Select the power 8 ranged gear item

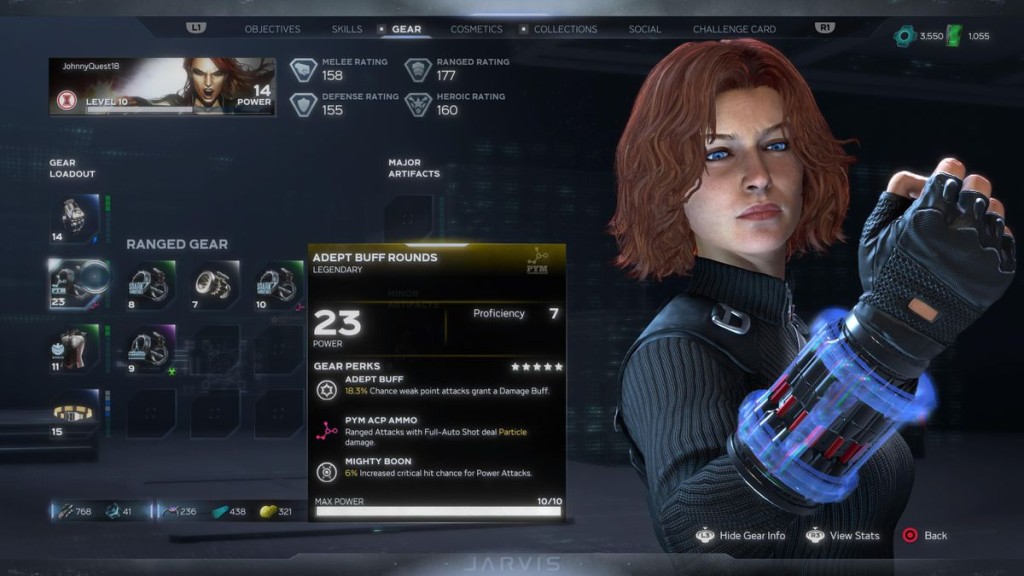pyautogui.click(x=151, y=284)
